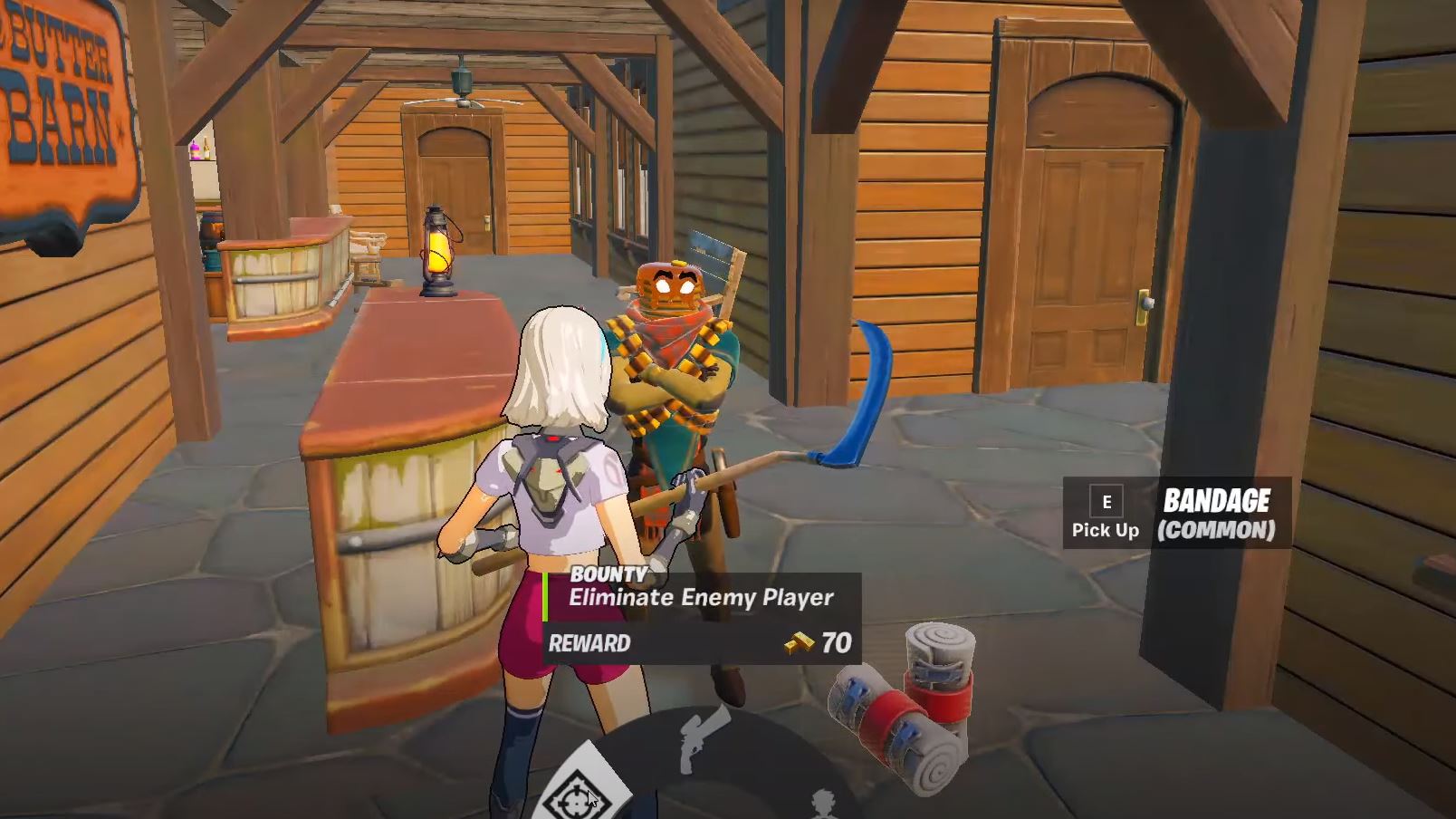Click the BOUNTY header label
1456x819 pixels.
[608, 573]
